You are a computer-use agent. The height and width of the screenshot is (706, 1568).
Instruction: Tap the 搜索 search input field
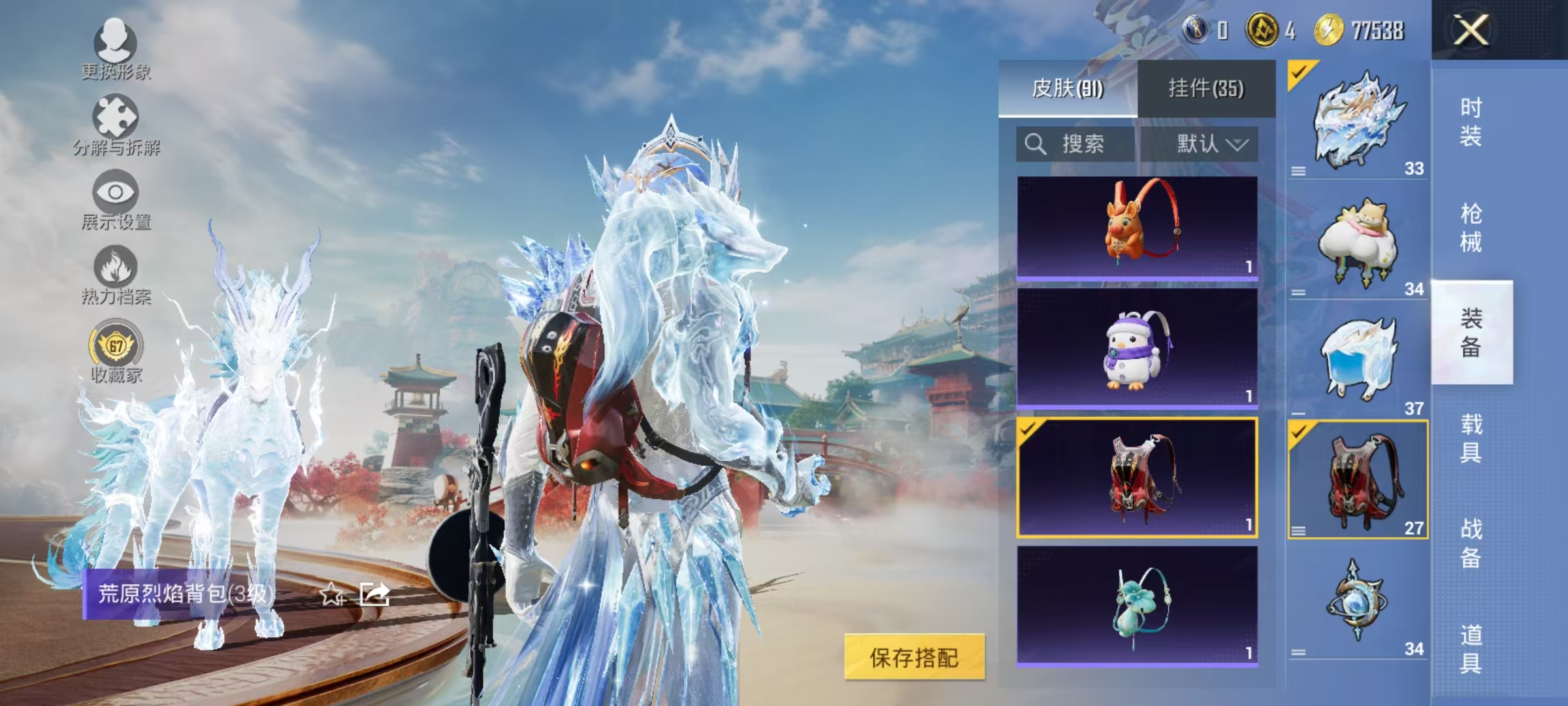(x=1085, y=145)
